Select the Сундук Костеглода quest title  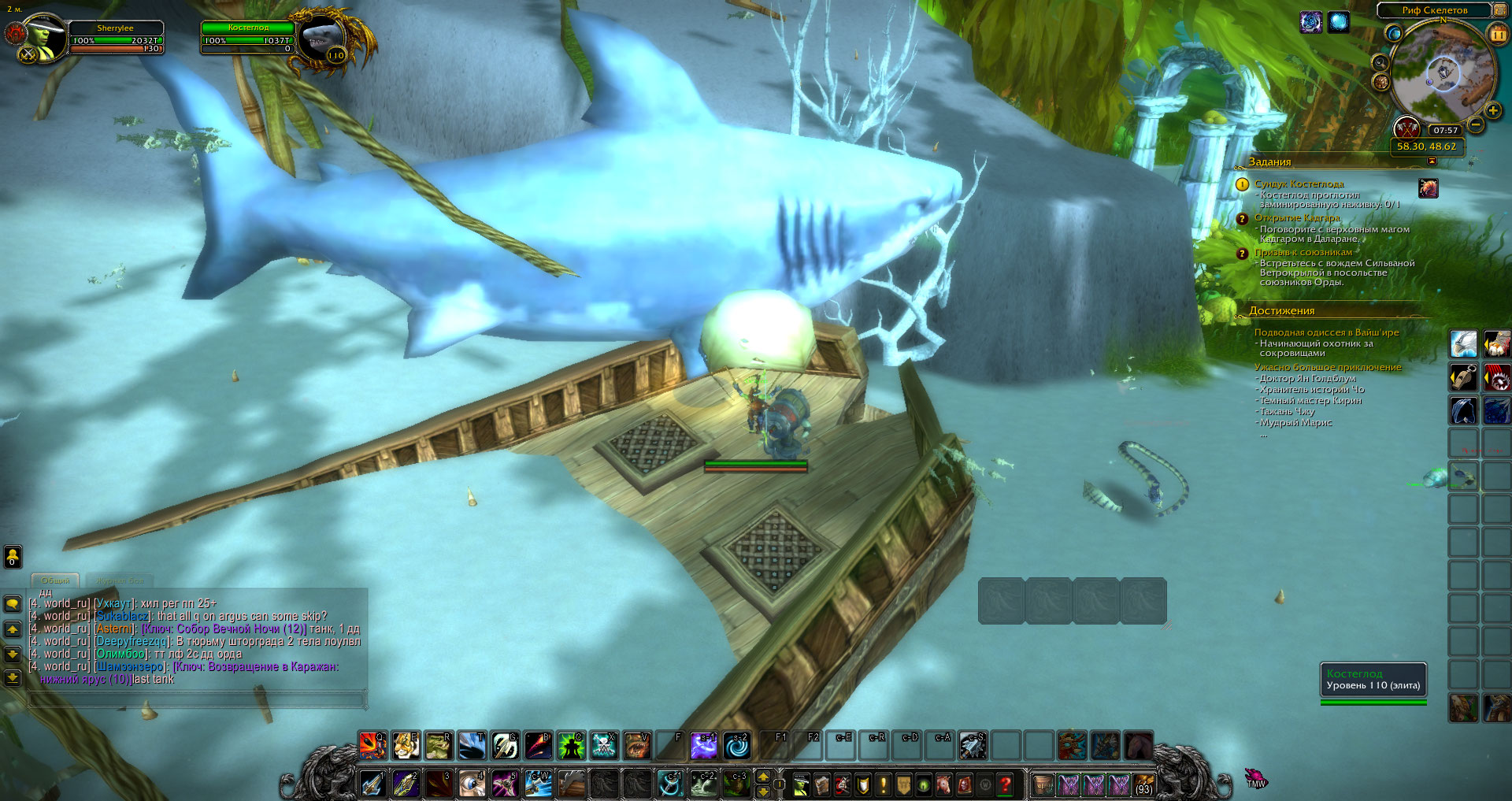pyautogui.click(x=1299, y=184)
